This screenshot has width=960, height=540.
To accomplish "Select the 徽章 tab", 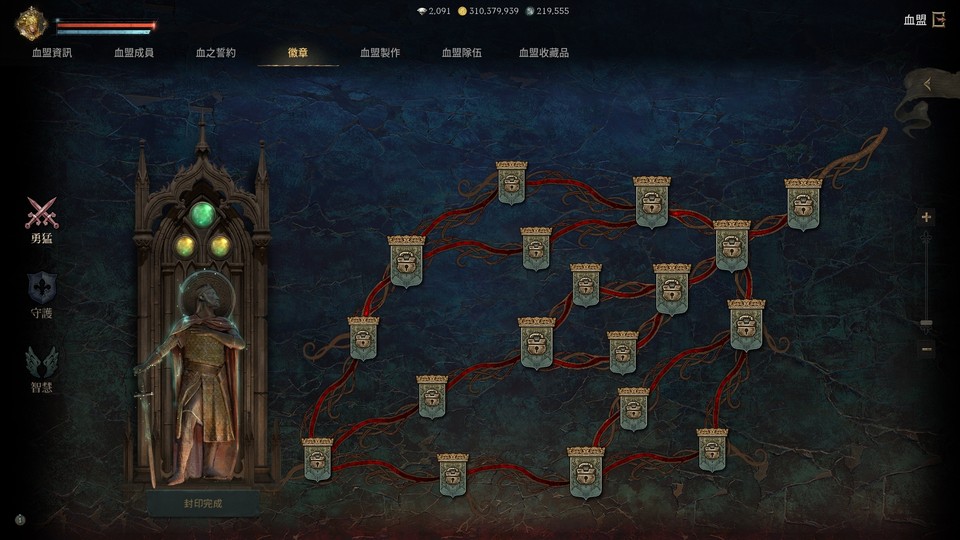I will pos(298,52).
